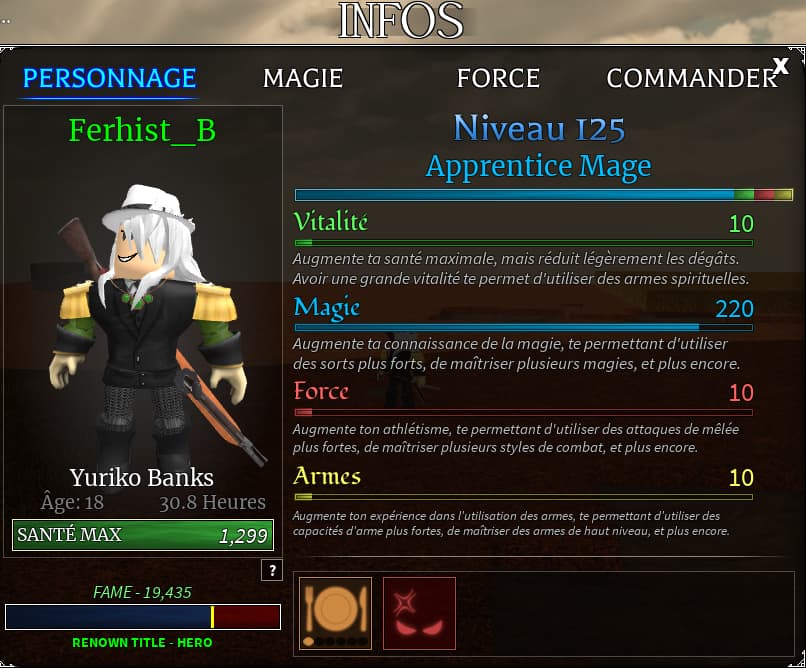Close the INFOS window

781,66
